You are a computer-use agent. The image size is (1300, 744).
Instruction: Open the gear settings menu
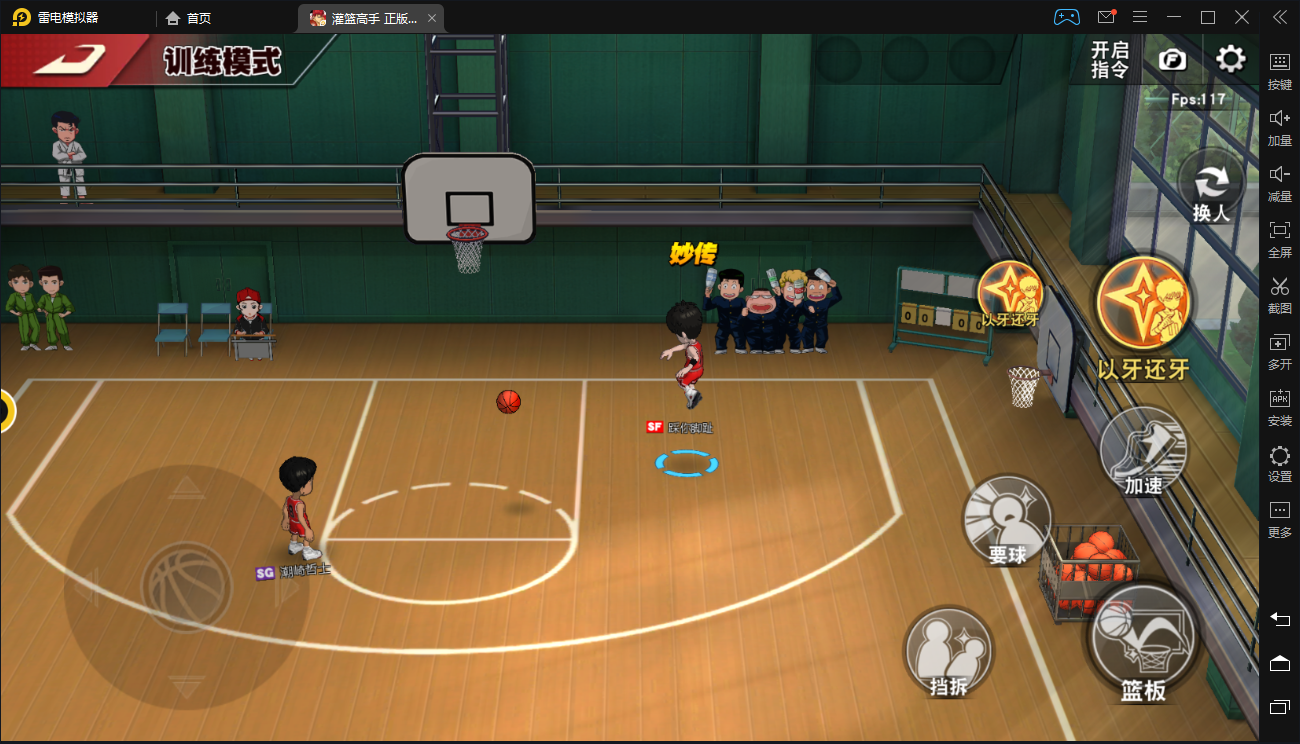(1231, 59)
